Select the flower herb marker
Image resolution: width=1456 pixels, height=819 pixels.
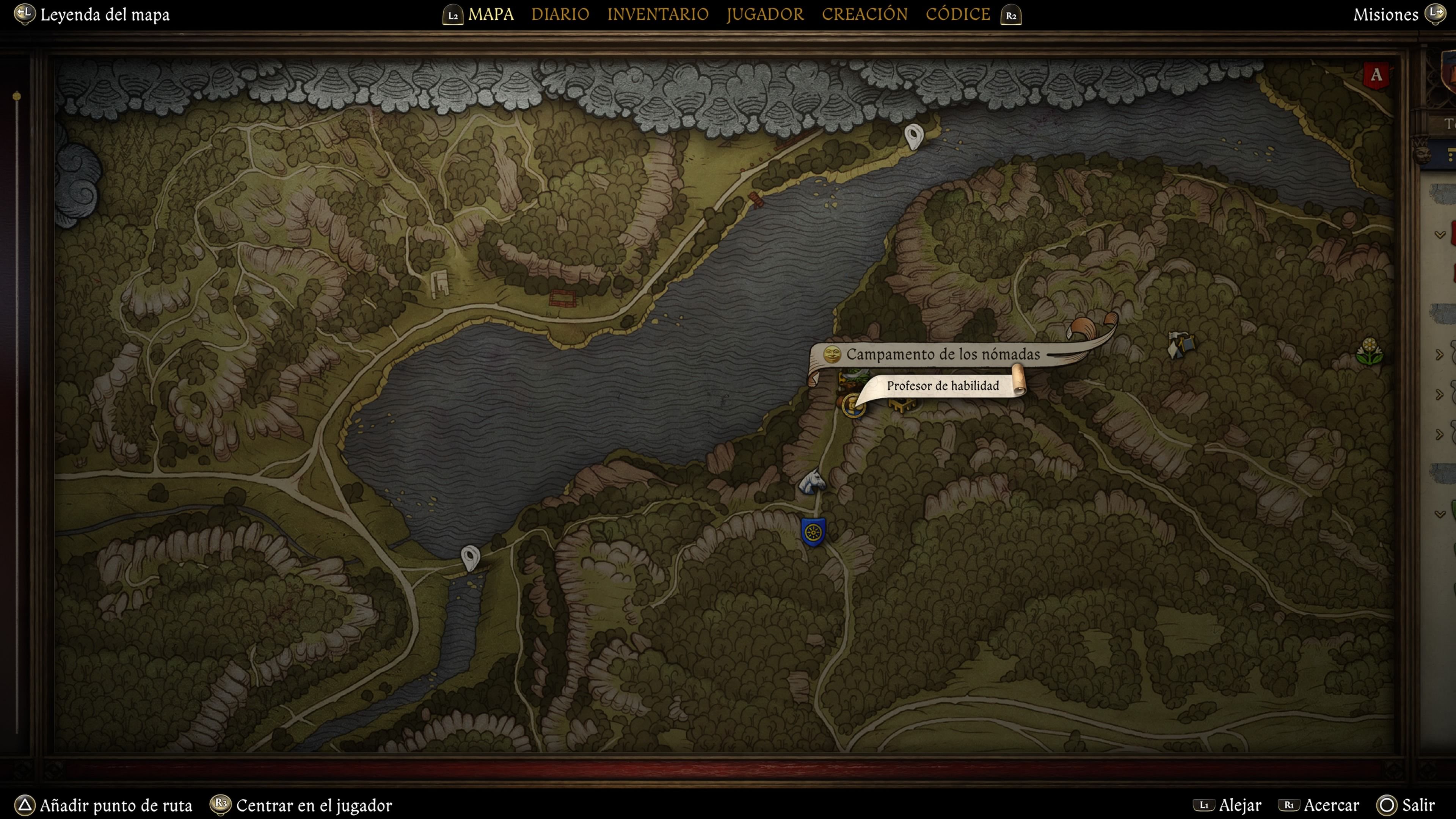[x=1369, y=351]
